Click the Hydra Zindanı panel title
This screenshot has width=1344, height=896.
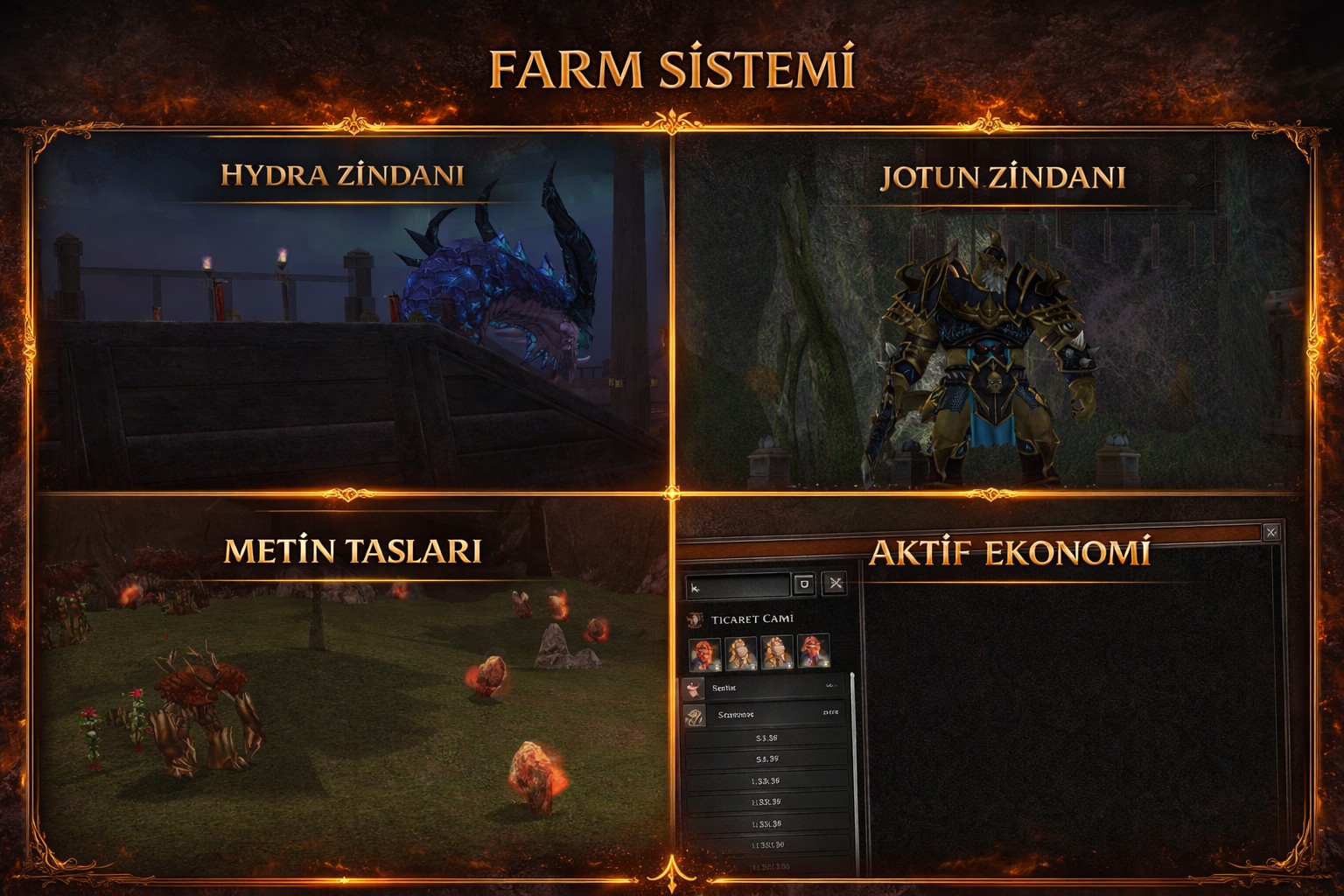(343, 175)
